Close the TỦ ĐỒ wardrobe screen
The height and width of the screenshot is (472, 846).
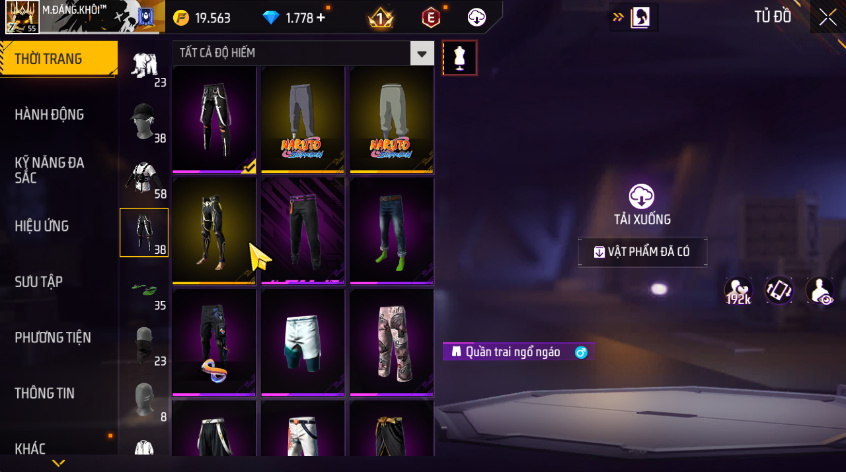point(827,17)
